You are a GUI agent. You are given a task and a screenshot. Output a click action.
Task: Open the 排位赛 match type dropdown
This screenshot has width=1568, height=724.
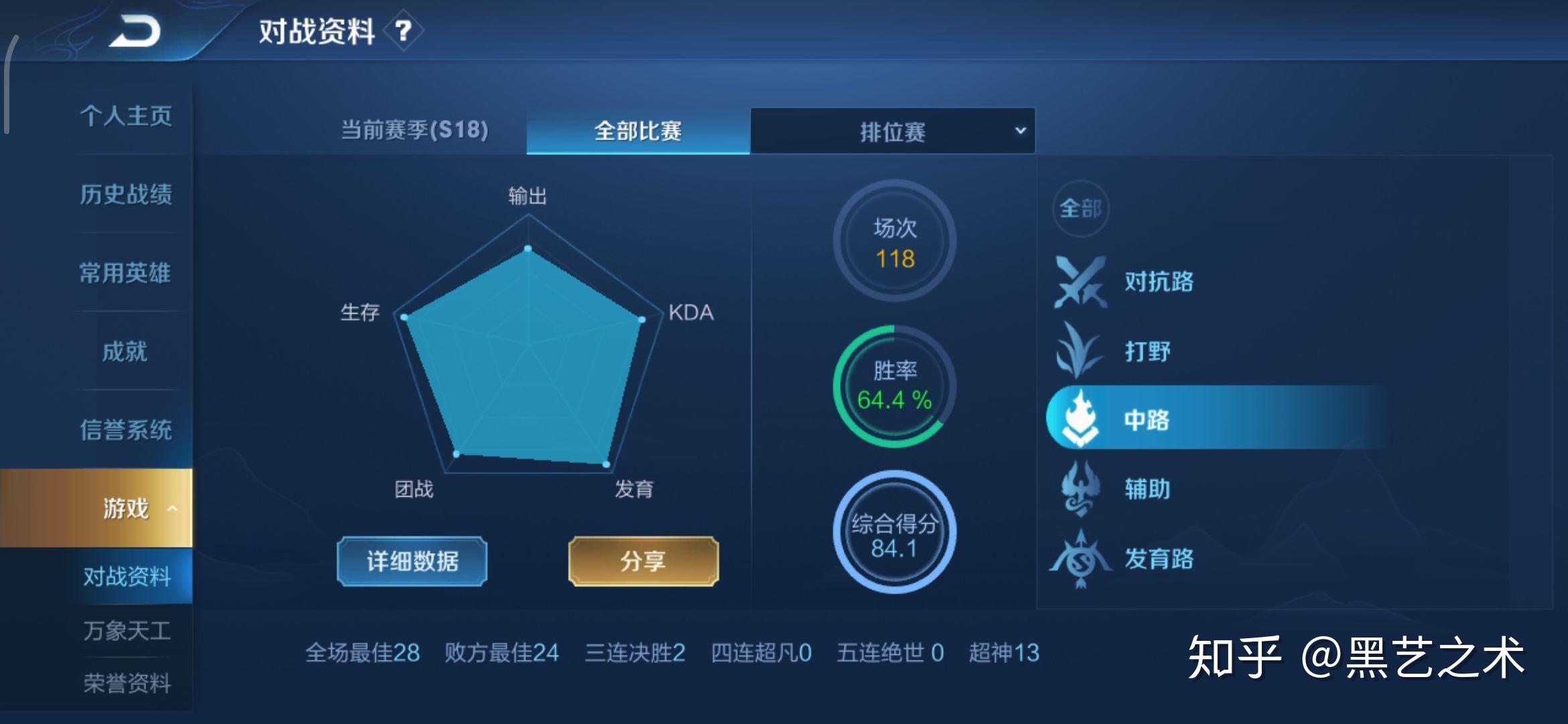[x=893, y=131]
